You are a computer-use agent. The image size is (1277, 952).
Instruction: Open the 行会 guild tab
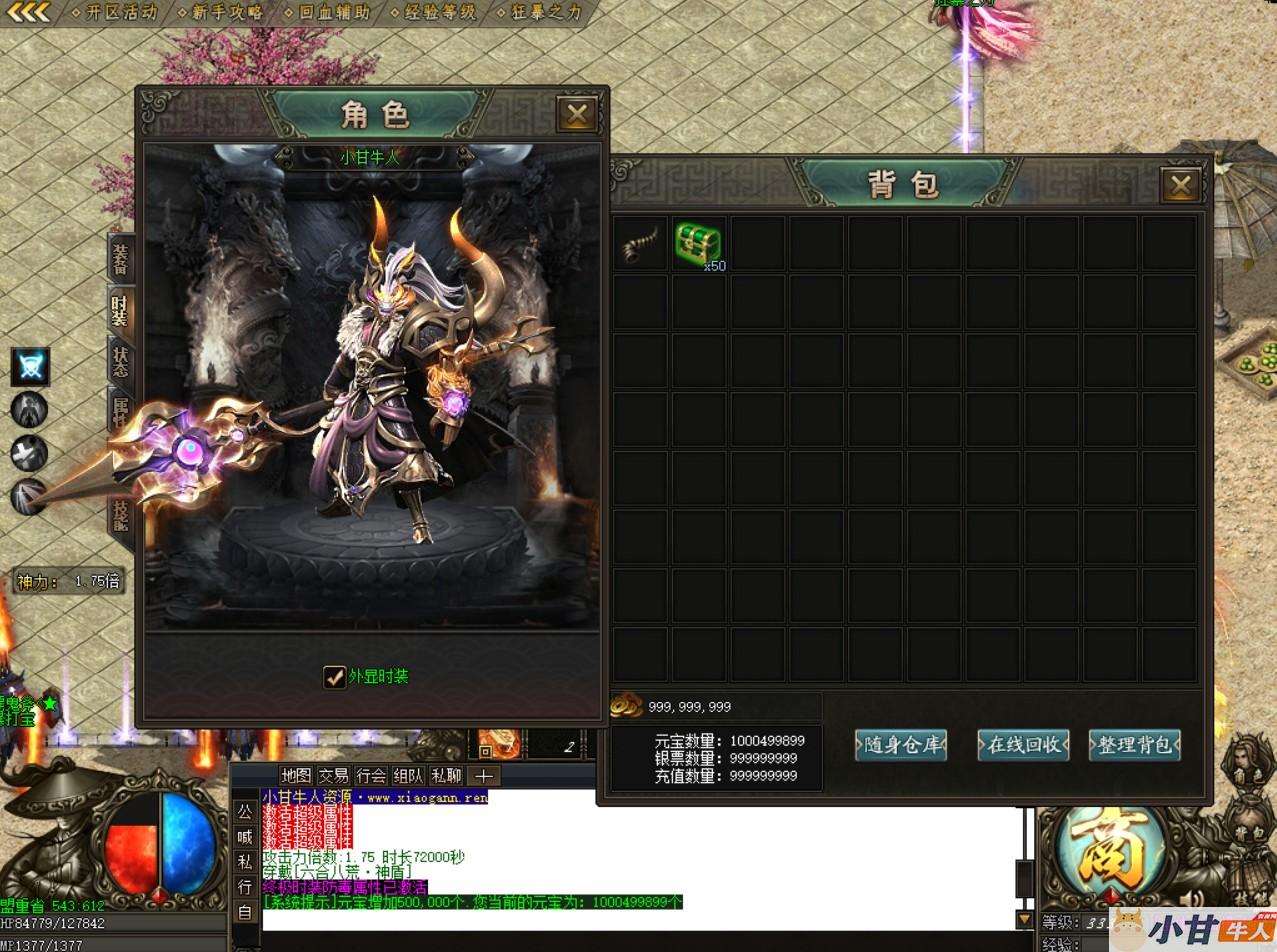371,775
